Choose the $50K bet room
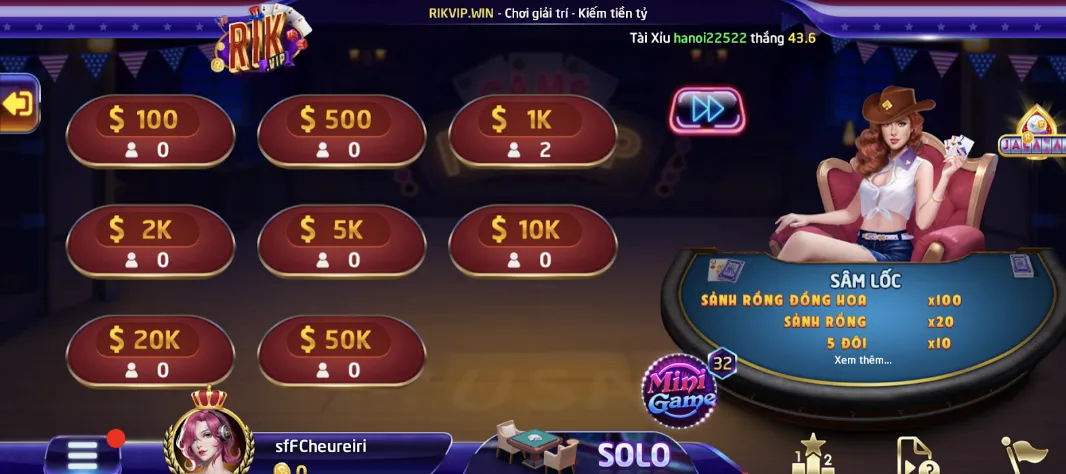Viewport: 1066px width, 474px height. click(x=341, y=351)
